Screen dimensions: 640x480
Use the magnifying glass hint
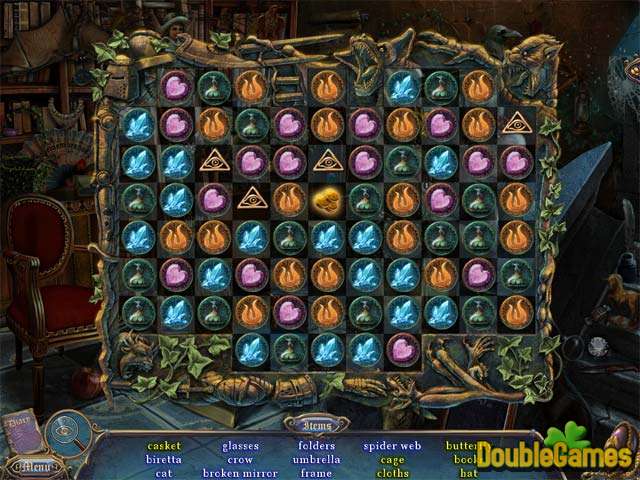coord(68,434)
